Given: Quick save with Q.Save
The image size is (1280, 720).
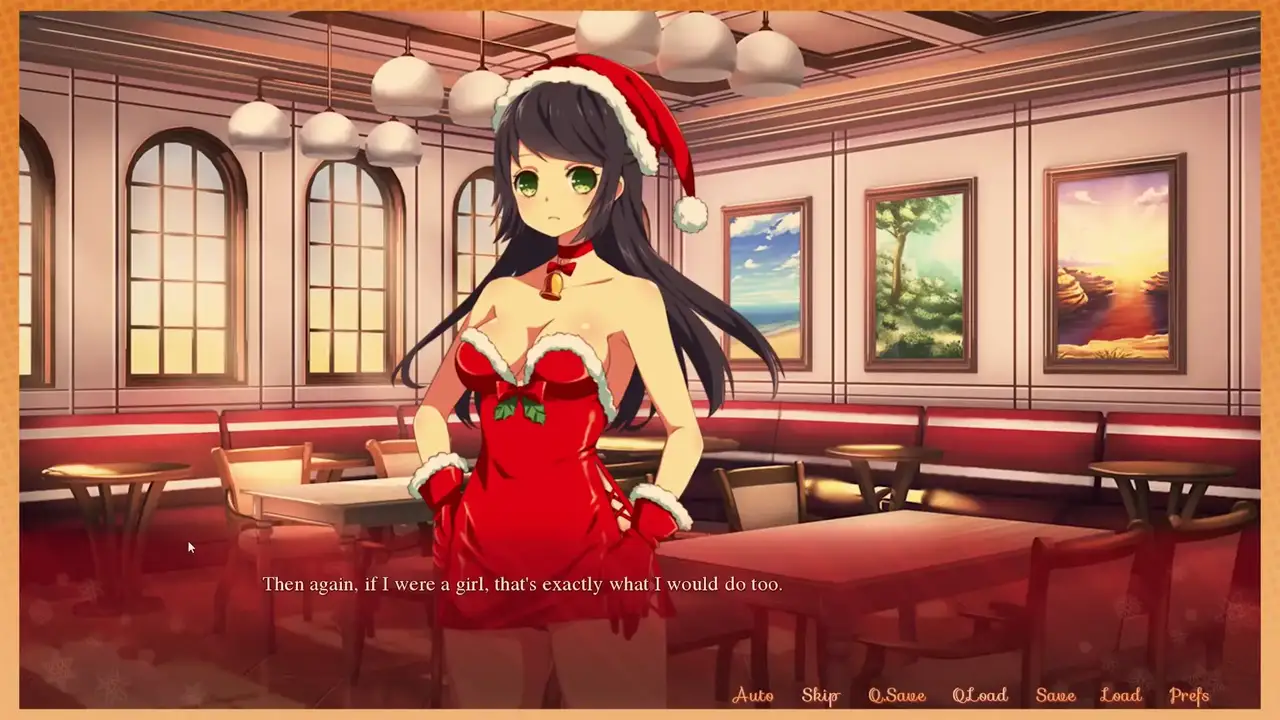Looking at the screenshot, I should click(896, 695).
